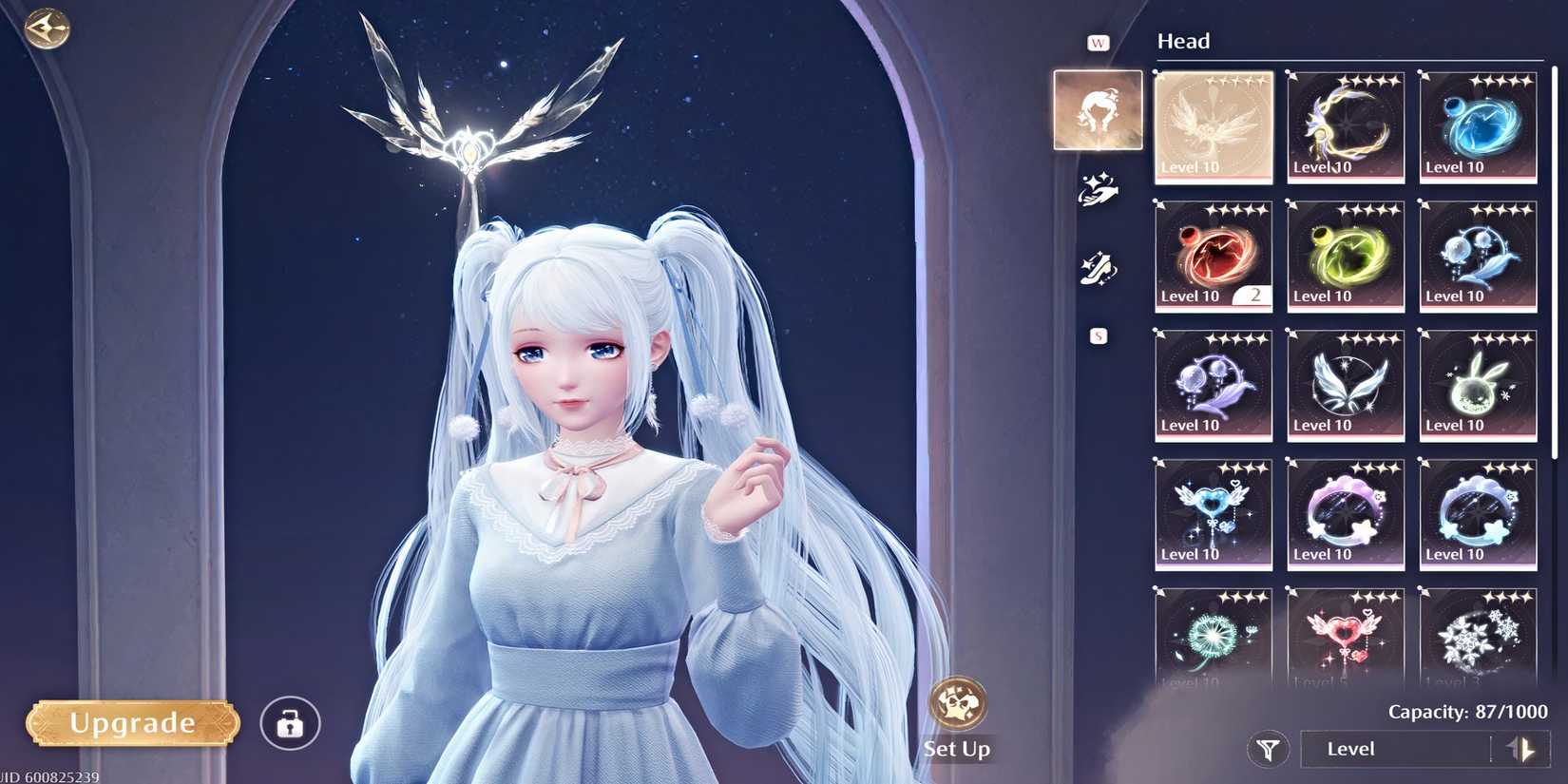Click the Level 10 progress label on red orb
This screenshot has width=1568, height=784.
point(1190,296)
